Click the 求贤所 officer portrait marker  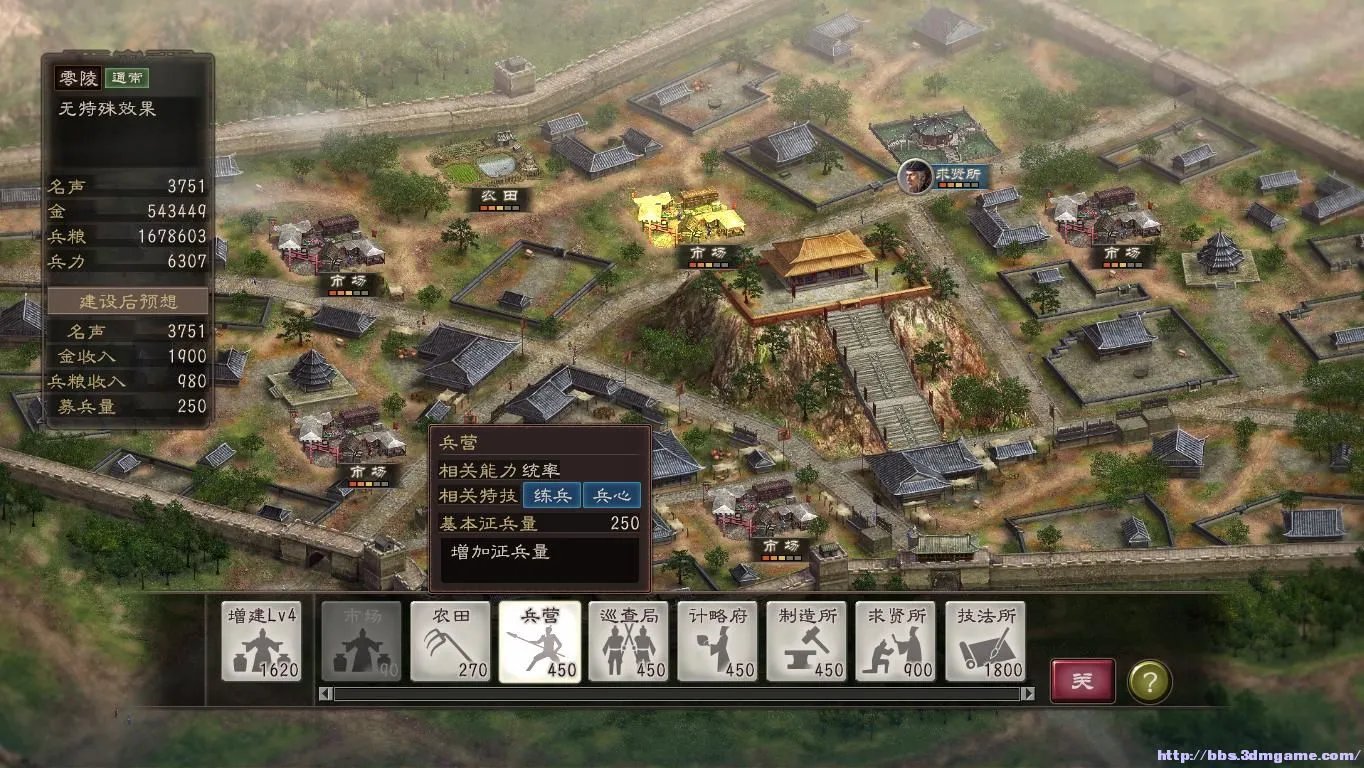coord(916,179)
